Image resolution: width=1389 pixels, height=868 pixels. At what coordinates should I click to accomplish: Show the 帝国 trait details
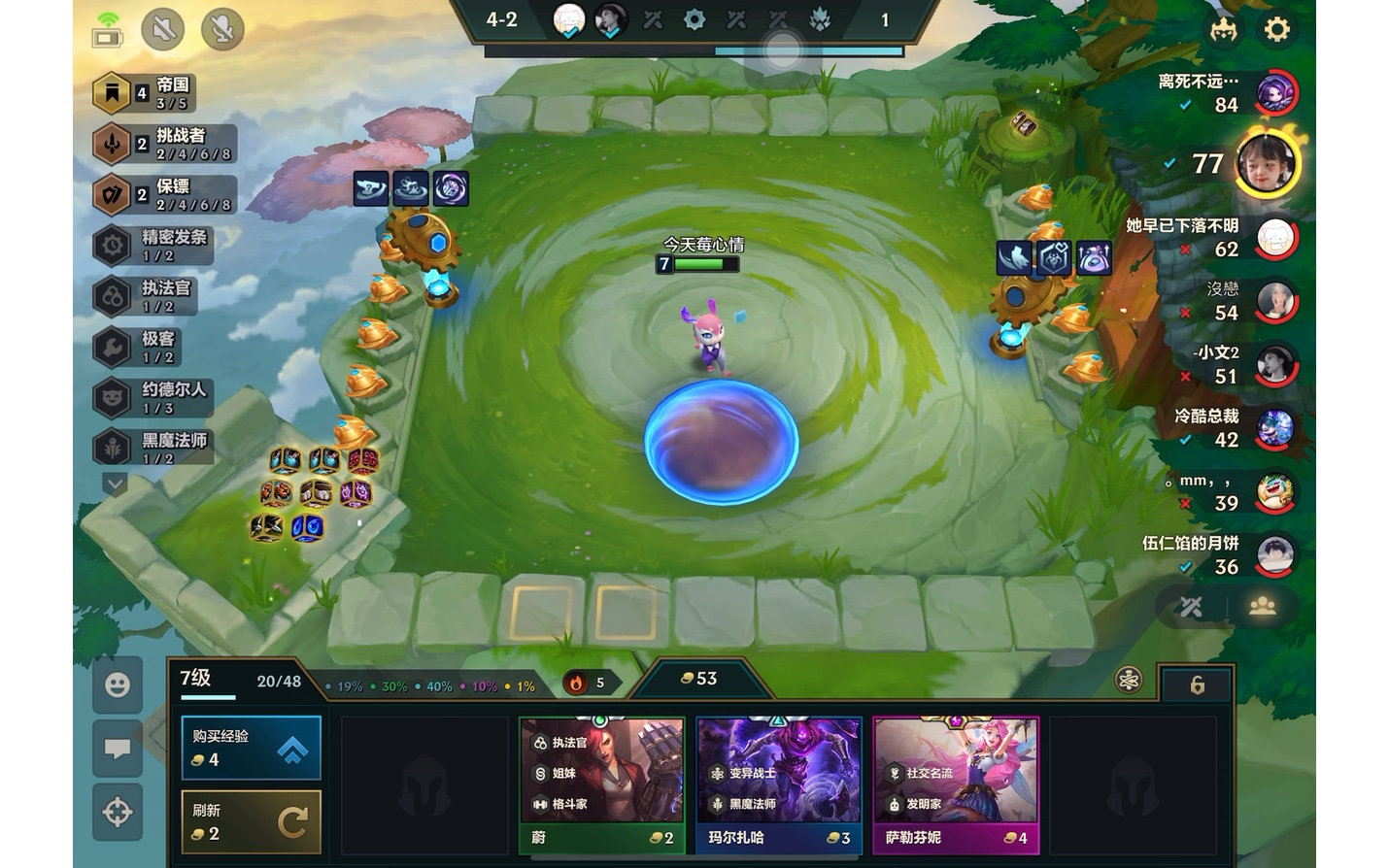click(146, 93)
